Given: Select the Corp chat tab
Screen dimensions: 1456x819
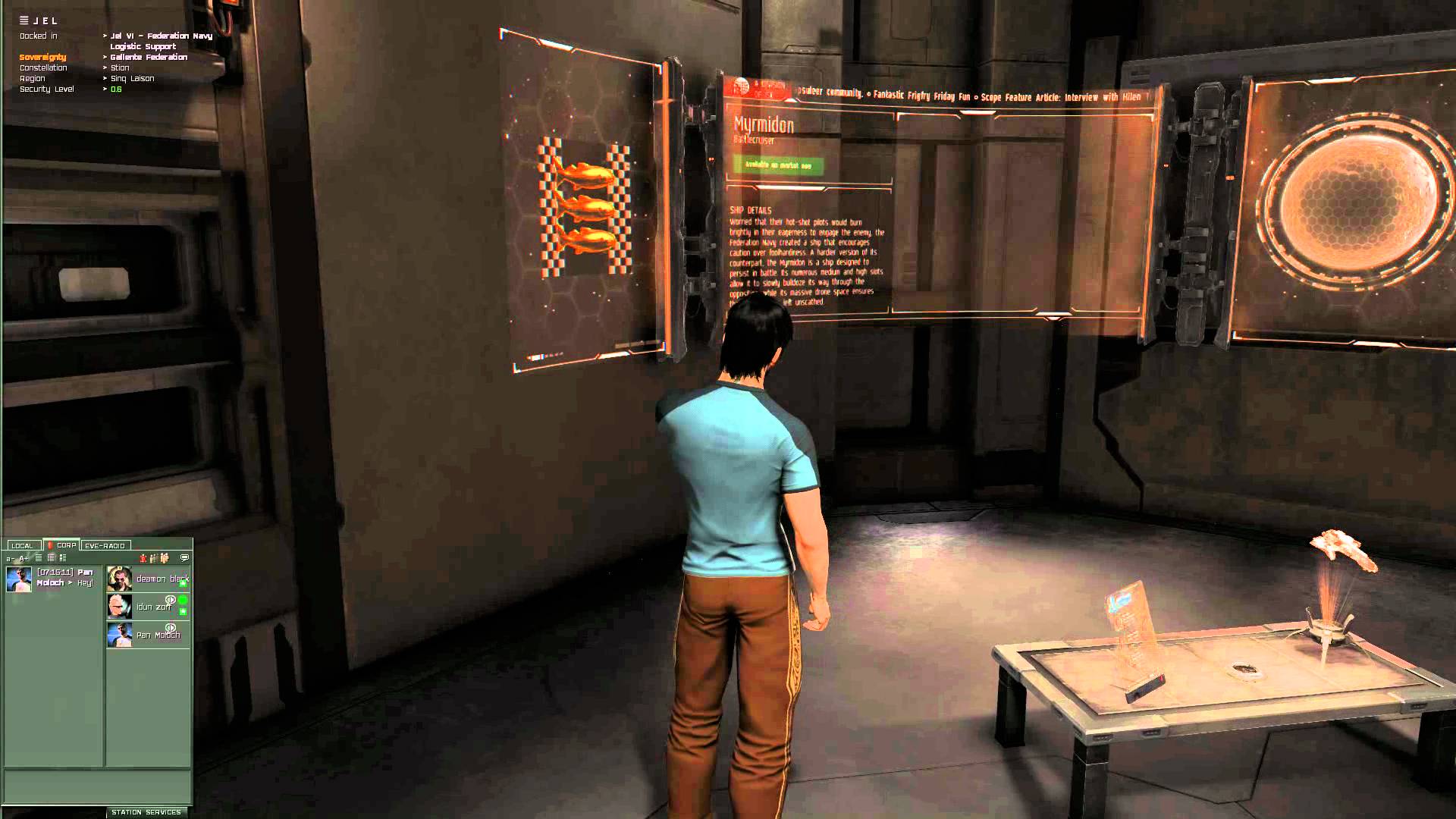Looking at the screenshot, I should pos(62,545).
